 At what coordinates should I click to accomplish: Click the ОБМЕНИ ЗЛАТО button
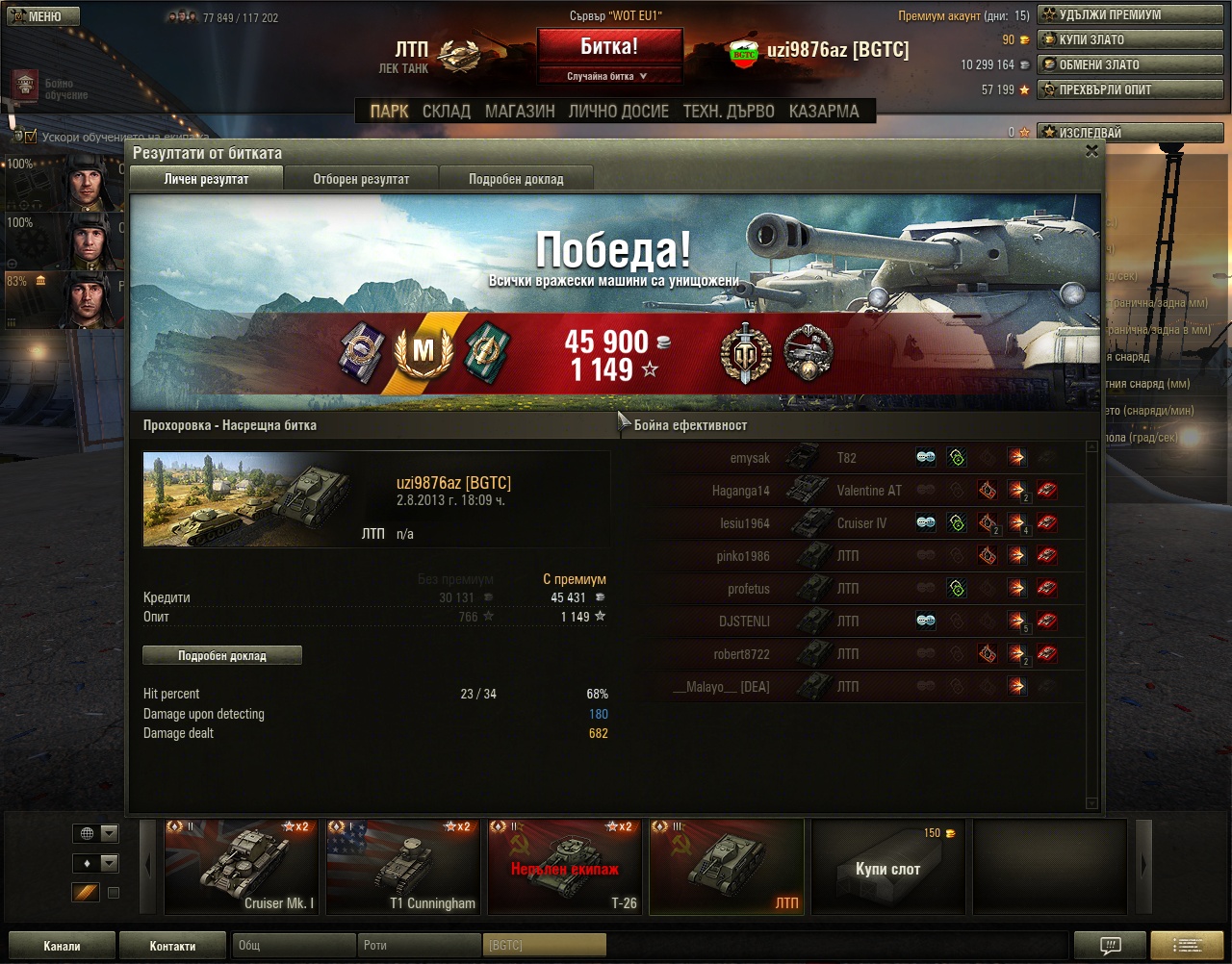point(1130,65)
